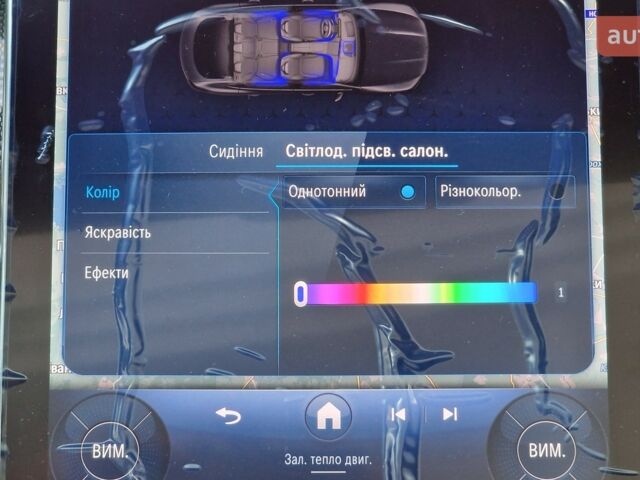This screenshot has height=480, width=640.
Task: Select the Світлод. підсв. салон. tab
Action: point(366,152)
